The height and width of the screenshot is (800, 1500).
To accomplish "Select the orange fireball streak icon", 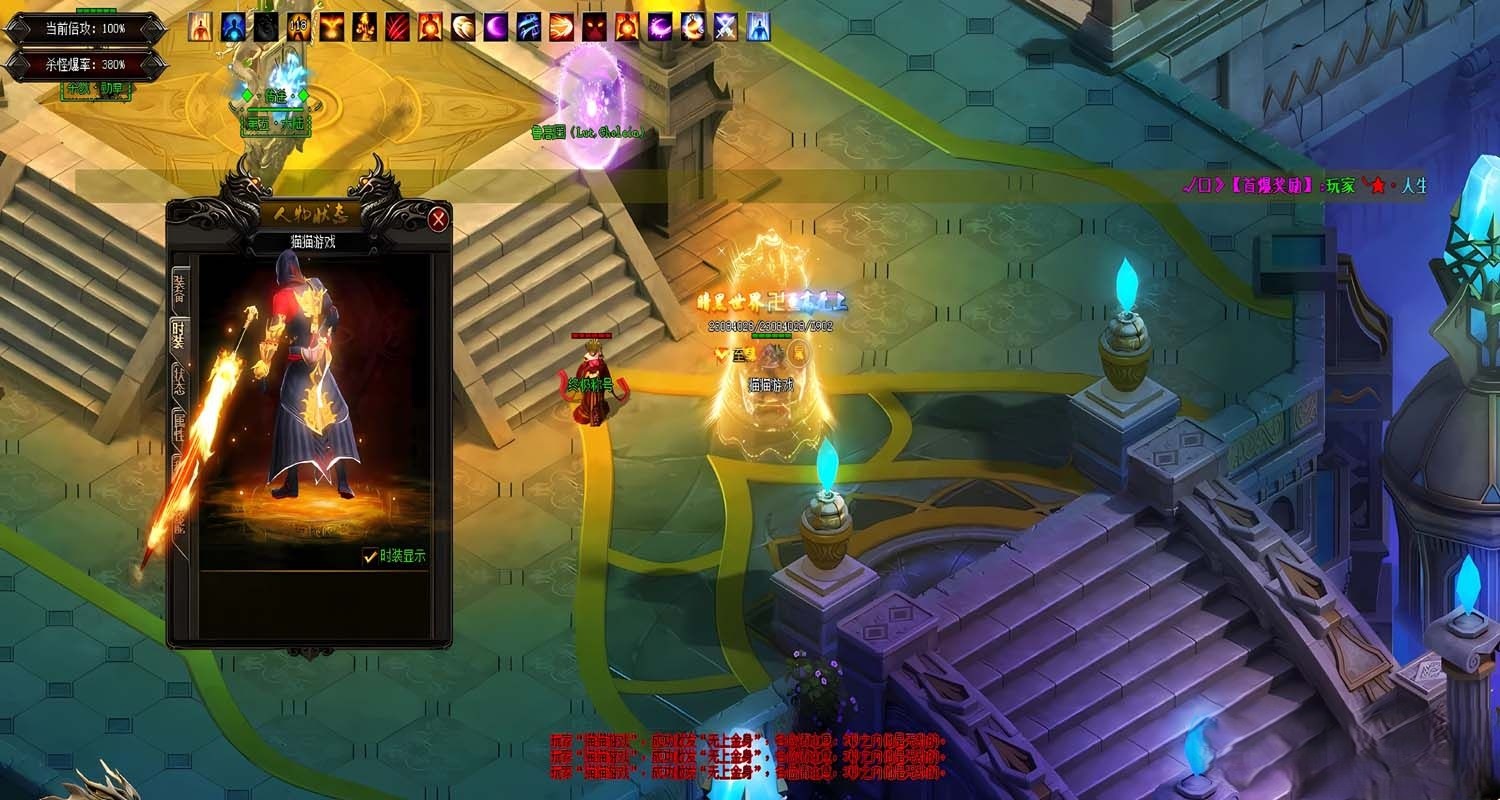I will click(561, 27).
